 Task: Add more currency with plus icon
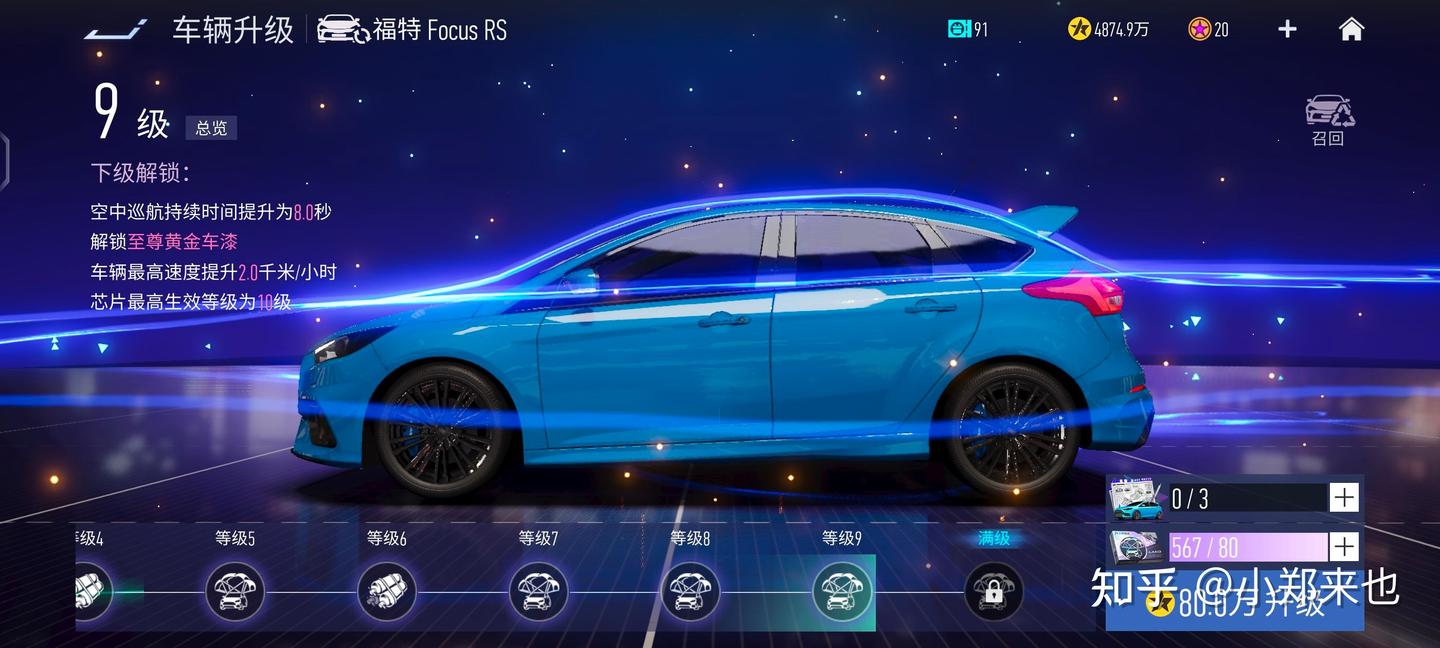pos(1287,29)
